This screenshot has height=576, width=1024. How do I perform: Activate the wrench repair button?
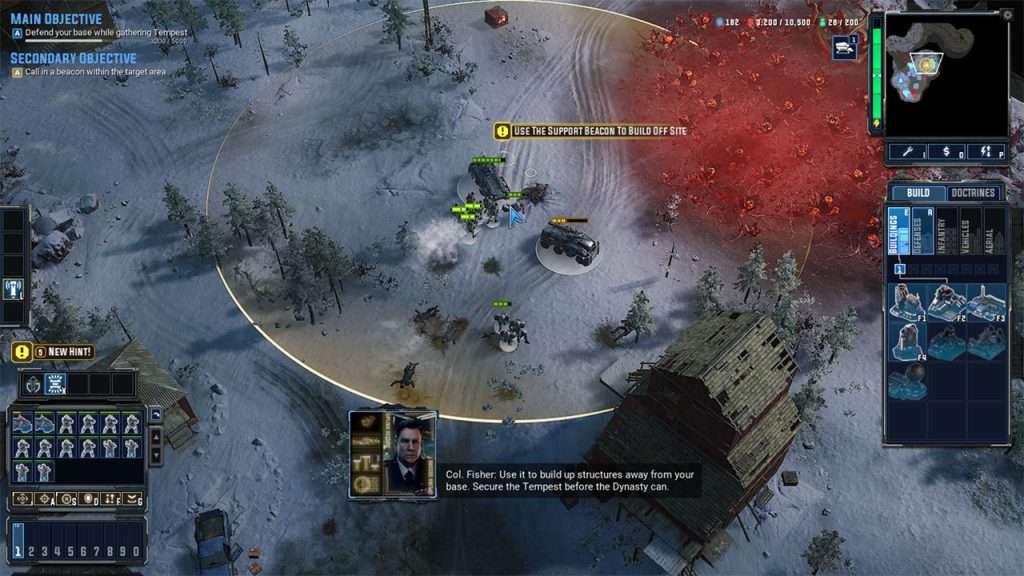click(x=908, y=151)
